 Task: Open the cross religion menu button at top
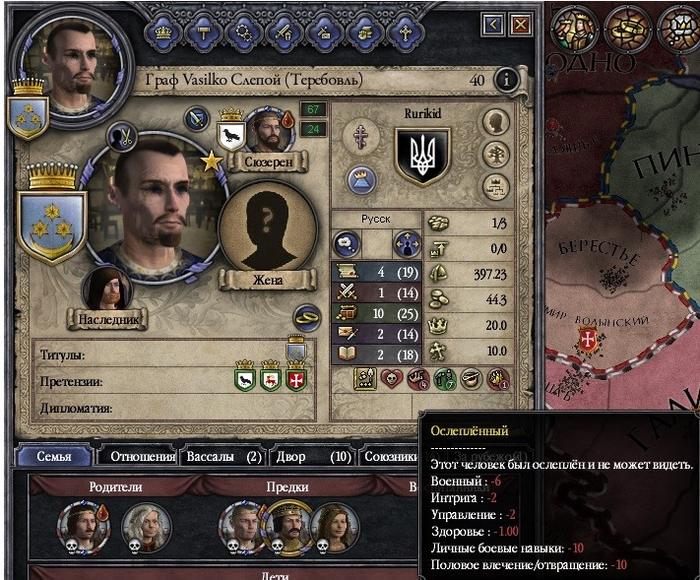tap(404, 31)
